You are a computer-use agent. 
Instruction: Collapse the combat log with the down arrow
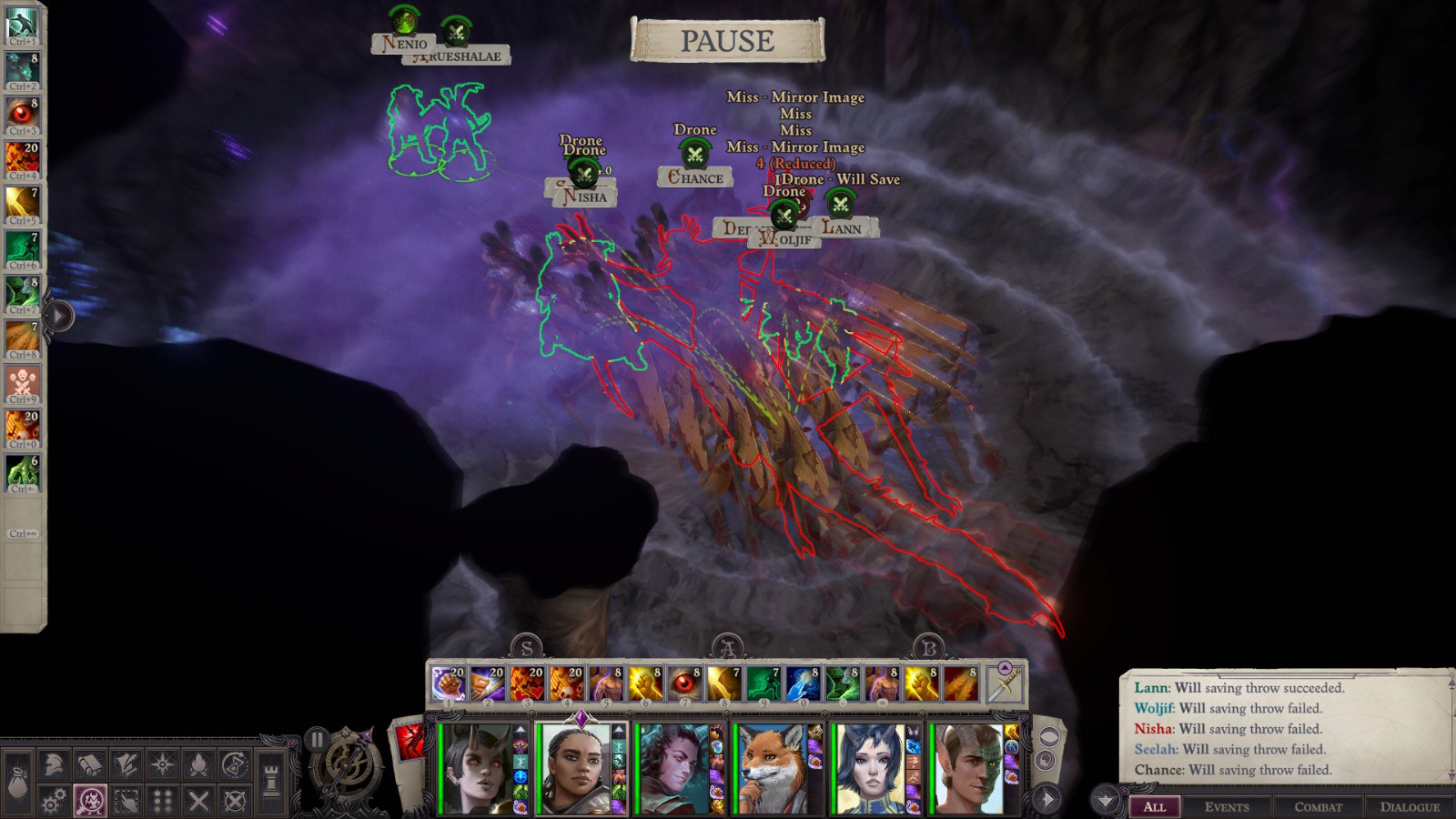tap(1106, 799)
